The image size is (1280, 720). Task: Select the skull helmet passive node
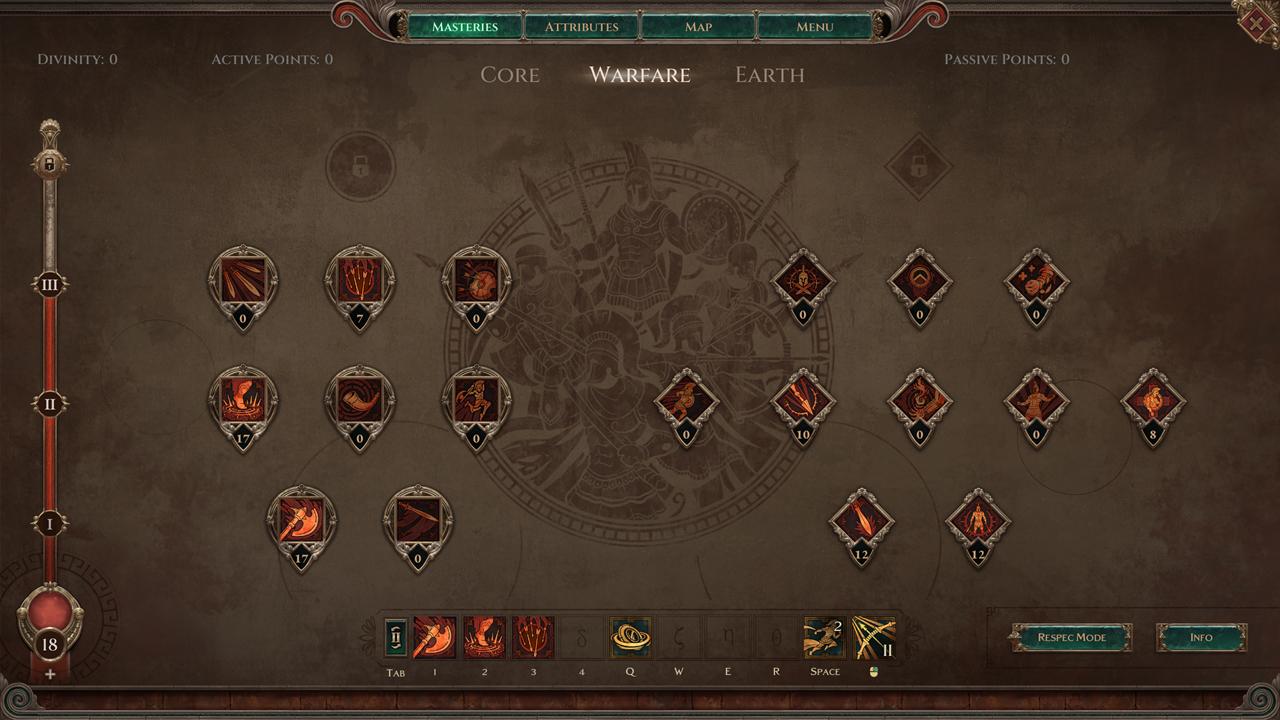(803, 282)
